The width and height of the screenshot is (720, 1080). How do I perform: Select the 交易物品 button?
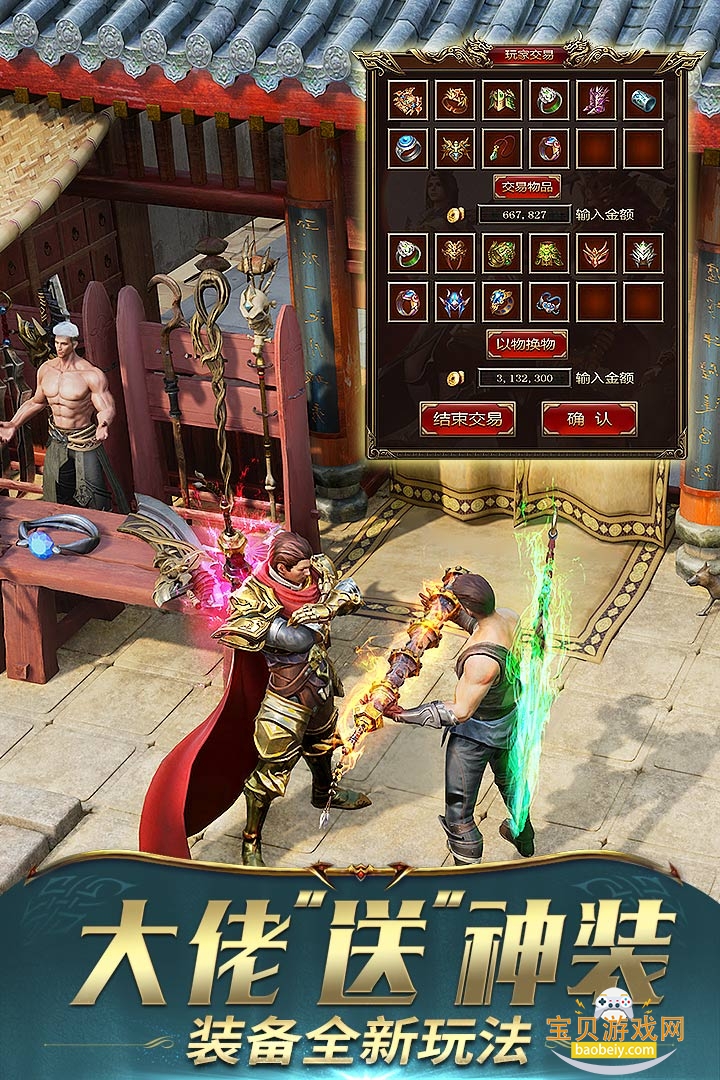click(526, 187)
